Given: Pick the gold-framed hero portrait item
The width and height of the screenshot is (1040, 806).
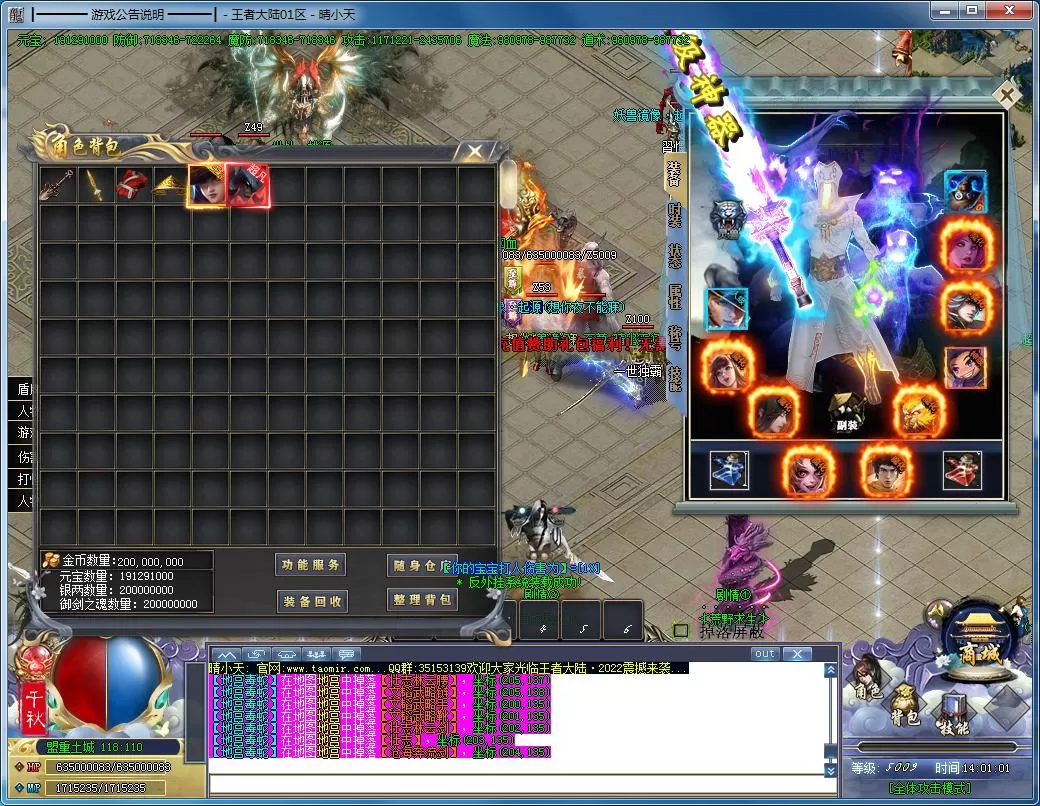Looking at the screenshot, I should click(207, 186).
